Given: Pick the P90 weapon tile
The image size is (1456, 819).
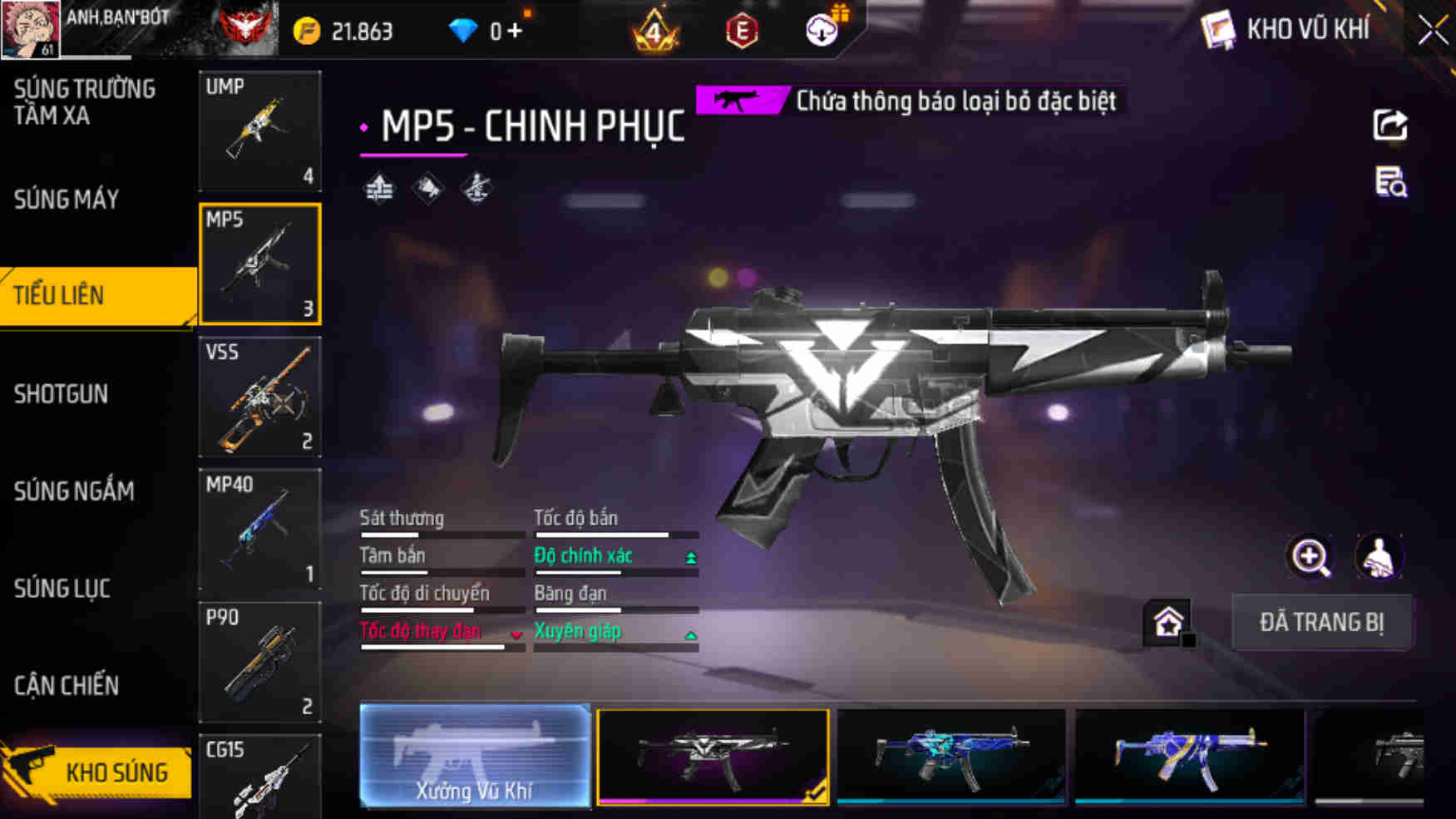Looking at the screenshot, I should click(x=259, y=662).
